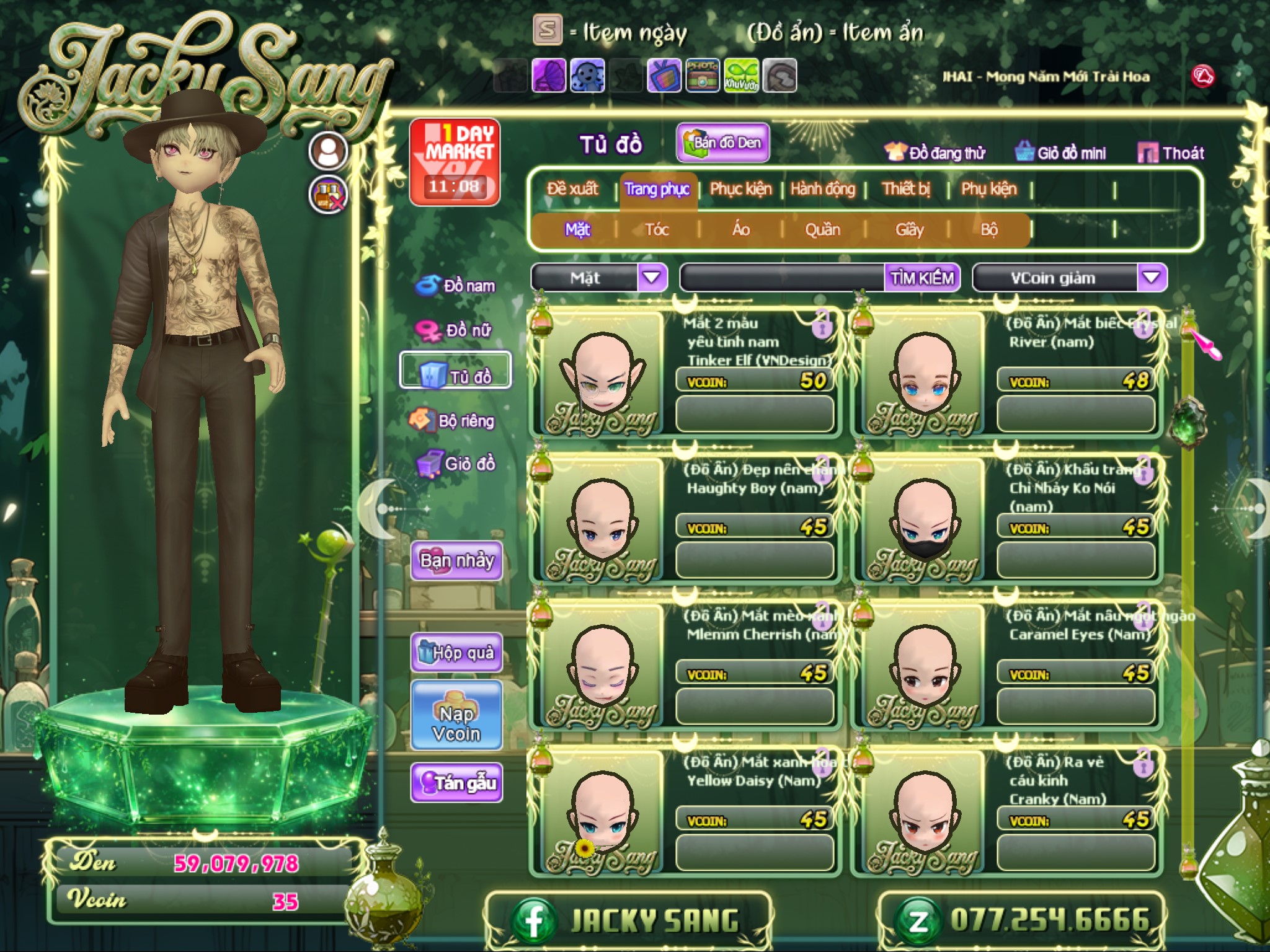Image resolution: width=1270 pixels, height=952 pixels.
Task: Exit the shop with Thoát
Action: (x=1171, y=152)
